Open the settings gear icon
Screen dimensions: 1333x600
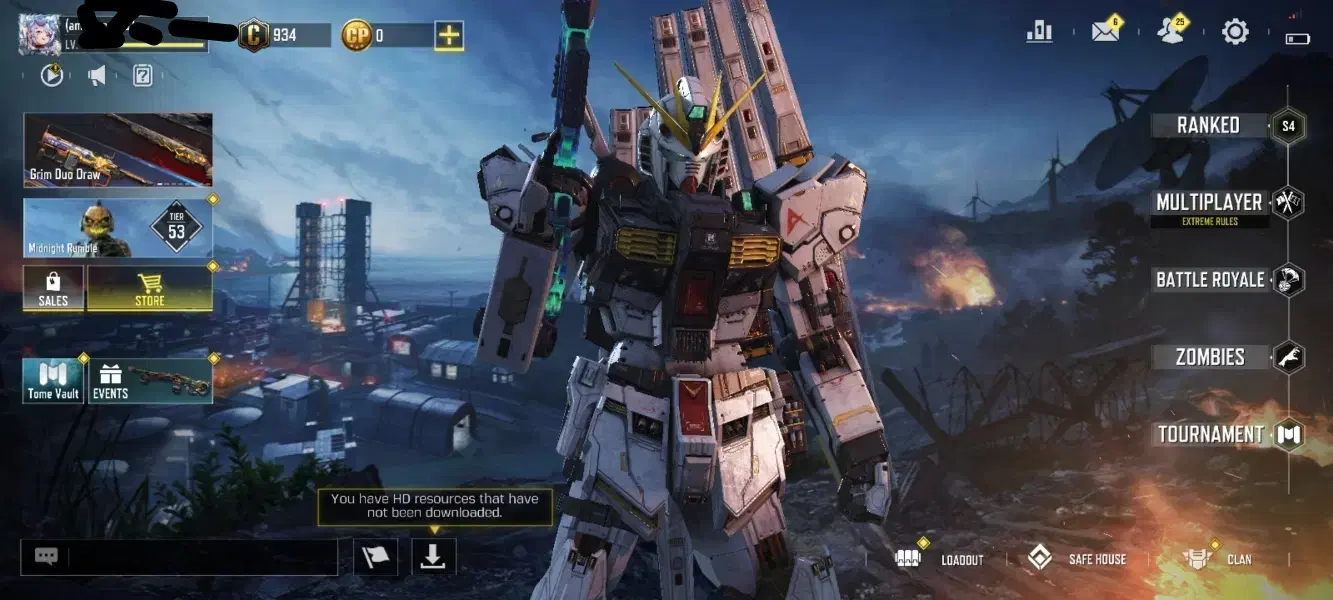tap(1235, 32)
